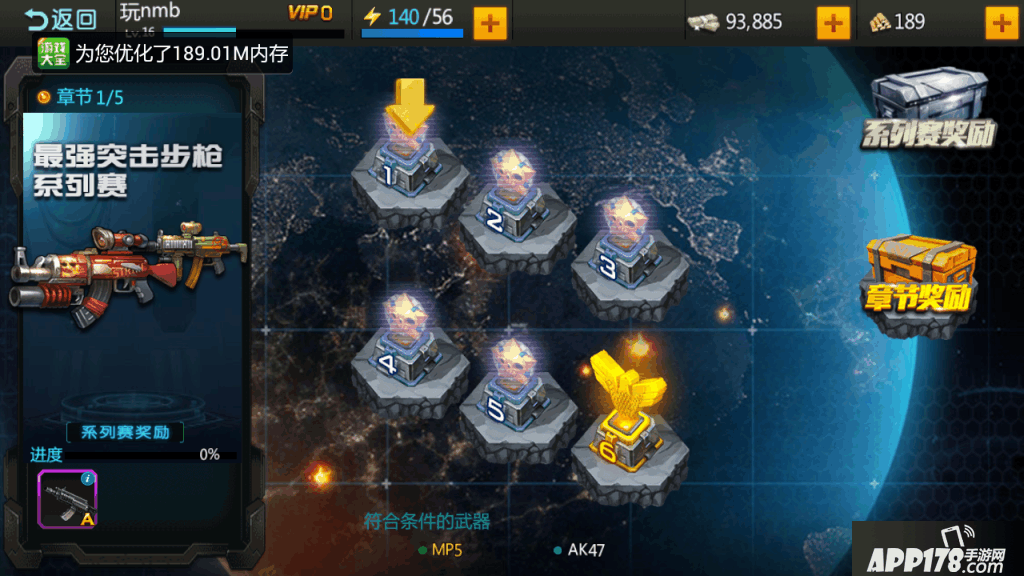Open the 系列赛奖励 silver crate
This screenshot has height=576, width=1024.
pyautogui.click(x=929, y=110)
